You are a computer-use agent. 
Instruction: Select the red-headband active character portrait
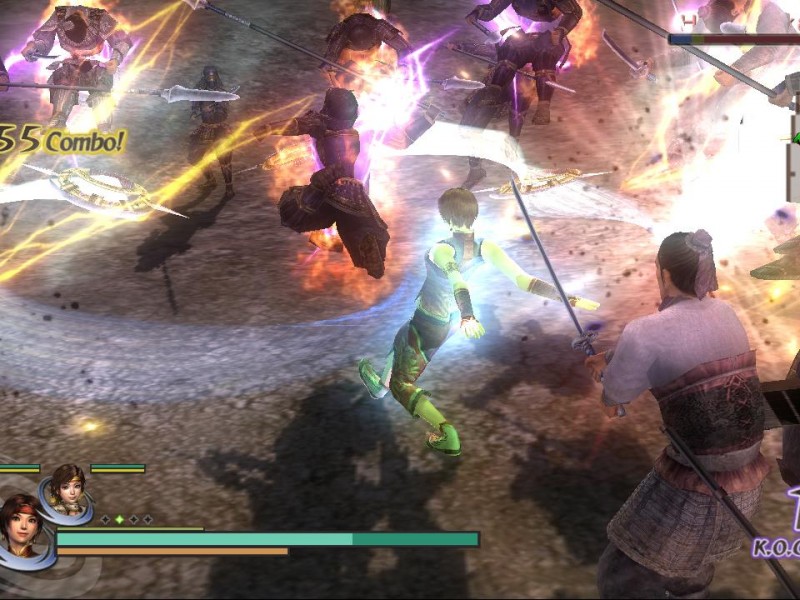[x=24, y=527]
